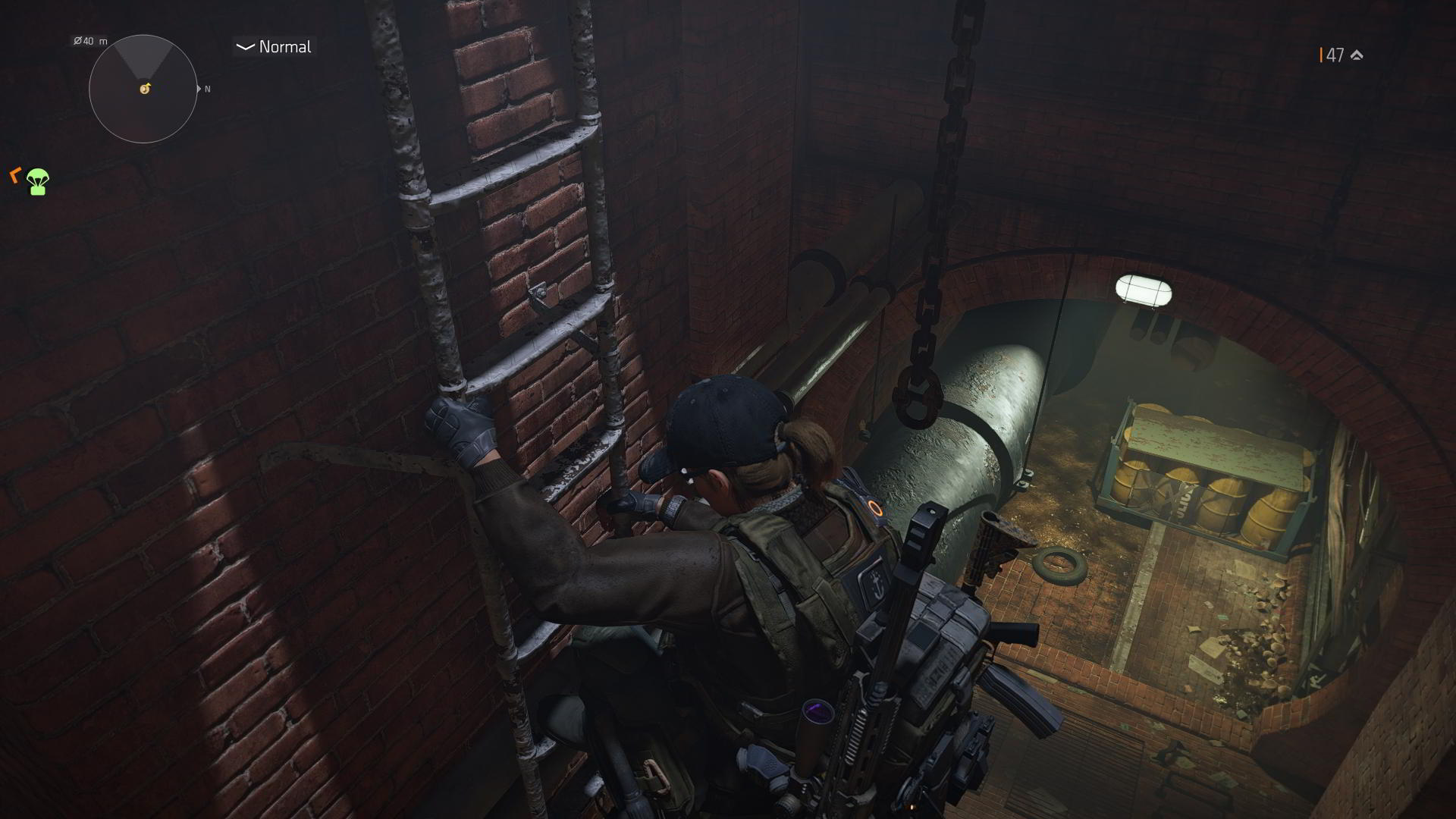Select the Normal difficulty label
1456x819 pixels.
(284, 47)
